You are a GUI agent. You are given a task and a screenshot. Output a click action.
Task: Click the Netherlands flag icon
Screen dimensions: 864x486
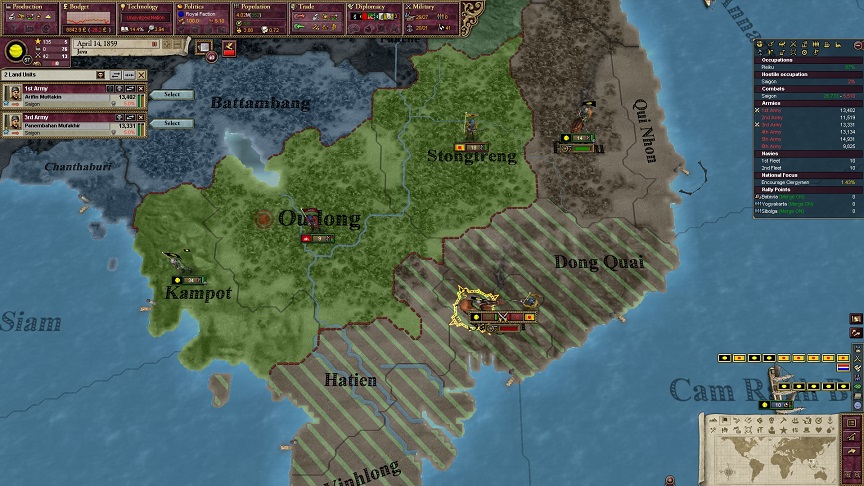click(x=842, y=368)
